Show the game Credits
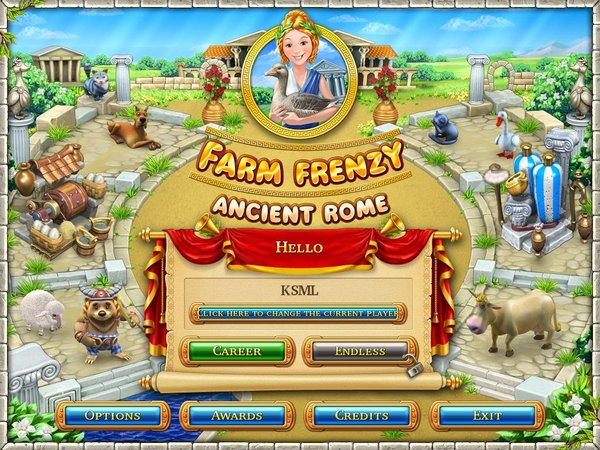 pyautogui.click(x=362, y=415)
